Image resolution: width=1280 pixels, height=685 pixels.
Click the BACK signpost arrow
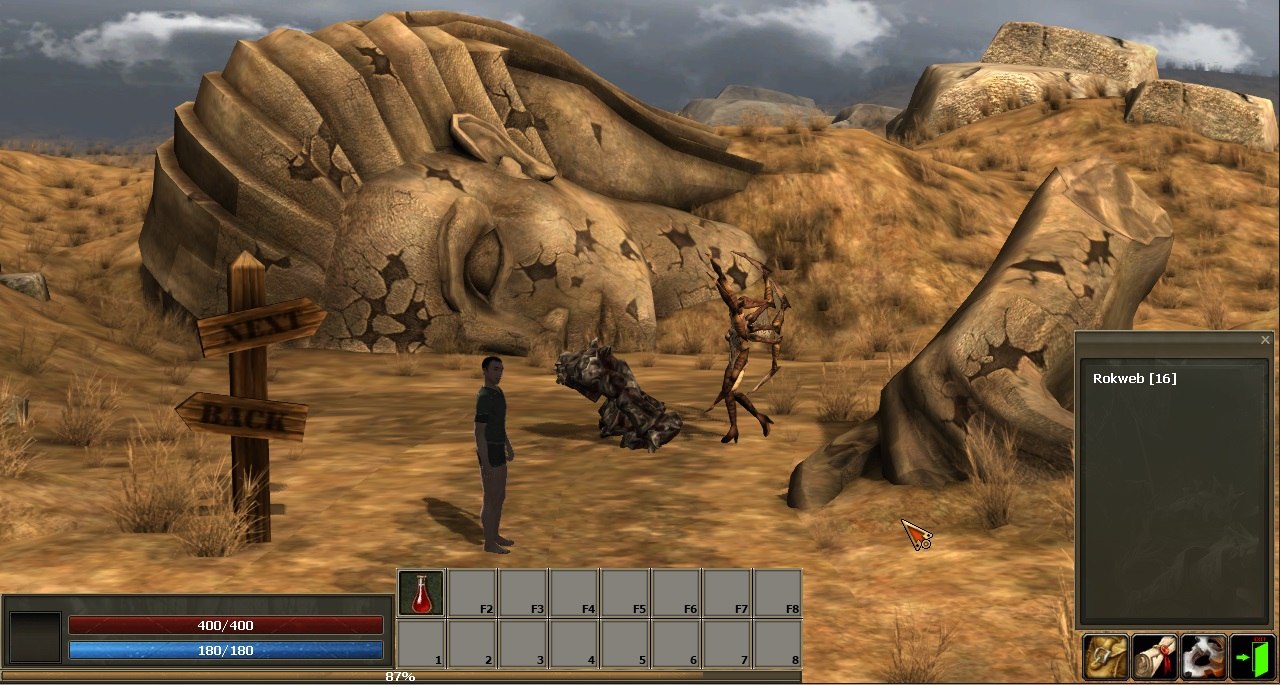click(x=242, y=415)
